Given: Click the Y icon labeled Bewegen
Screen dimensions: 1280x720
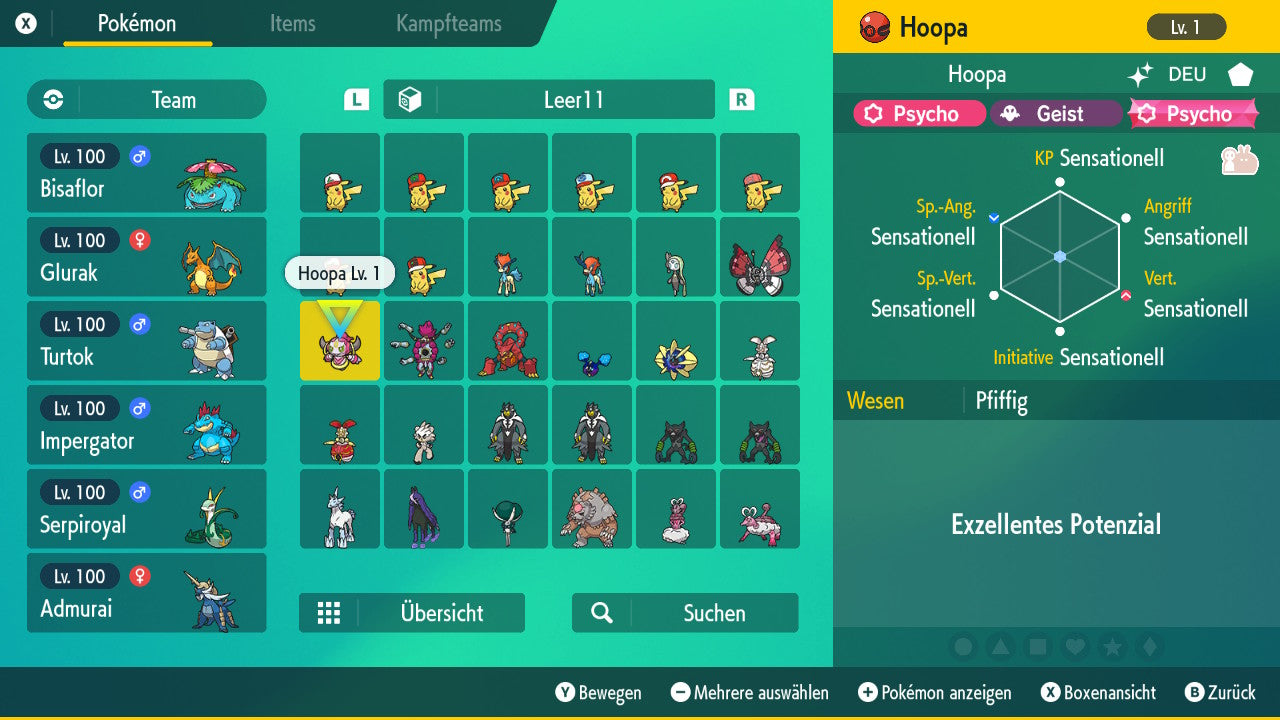Looking at the screenshot, I should click(566, 692).
